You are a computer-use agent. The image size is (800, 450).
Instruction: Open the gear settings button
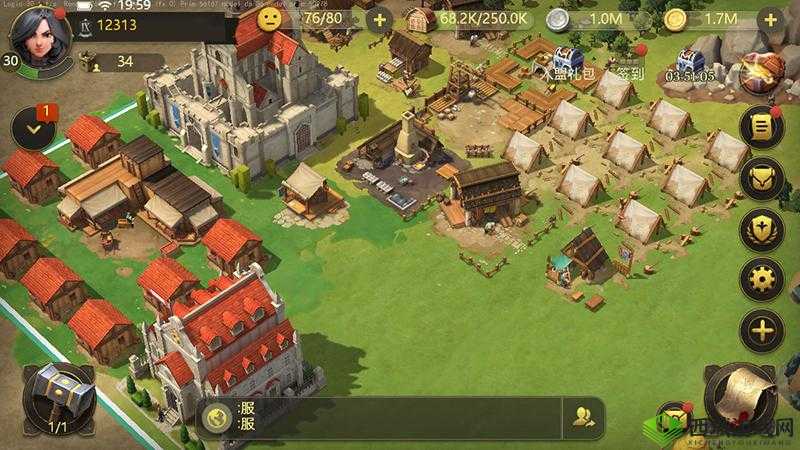click(x=761, y=279)
